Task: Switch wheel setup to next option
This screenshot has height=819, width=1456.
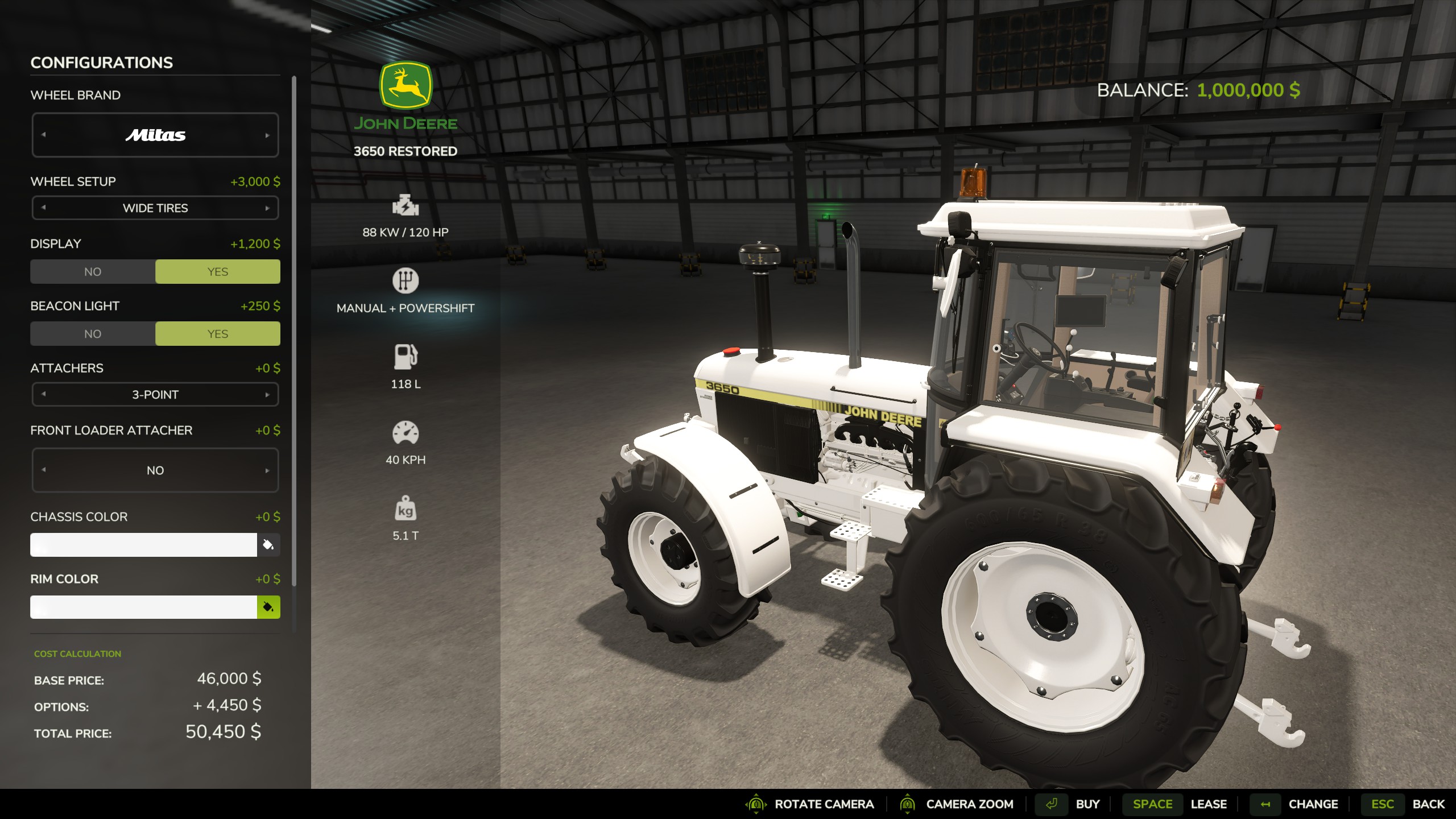Action: pyautogui.click(x=267, y=208)
